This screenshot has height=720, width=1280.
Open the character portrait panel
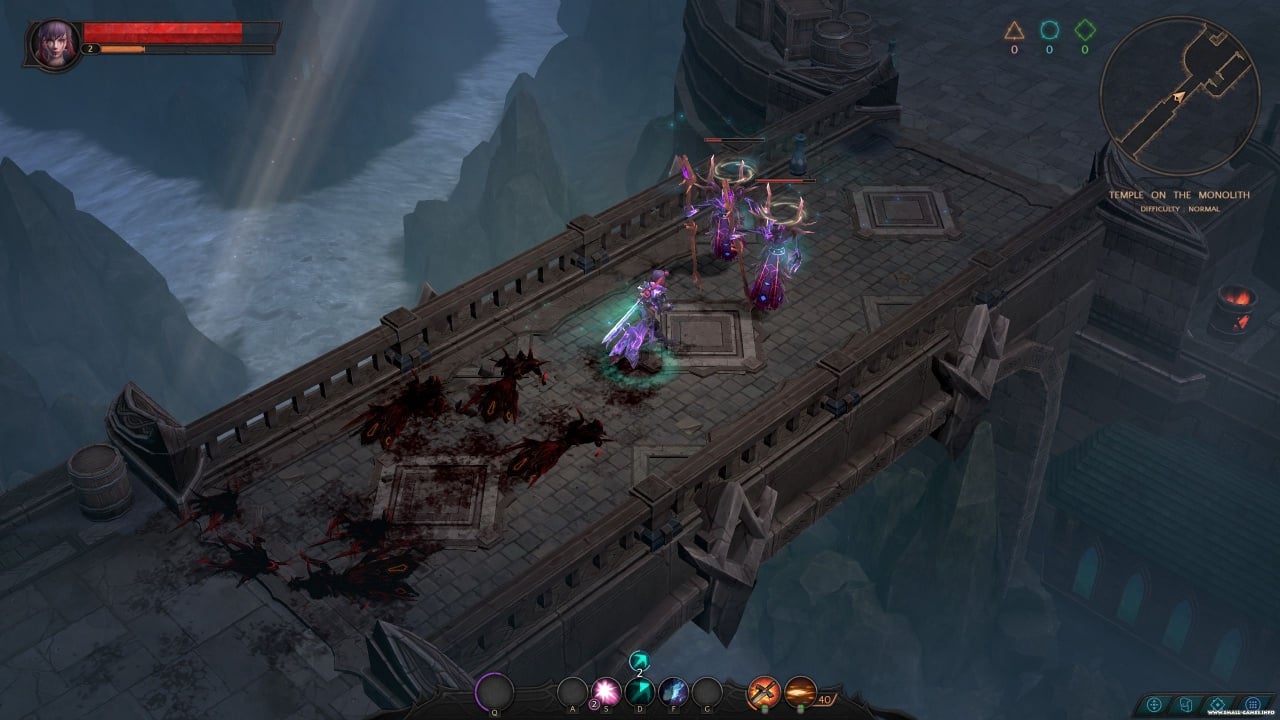coord(49,41)
